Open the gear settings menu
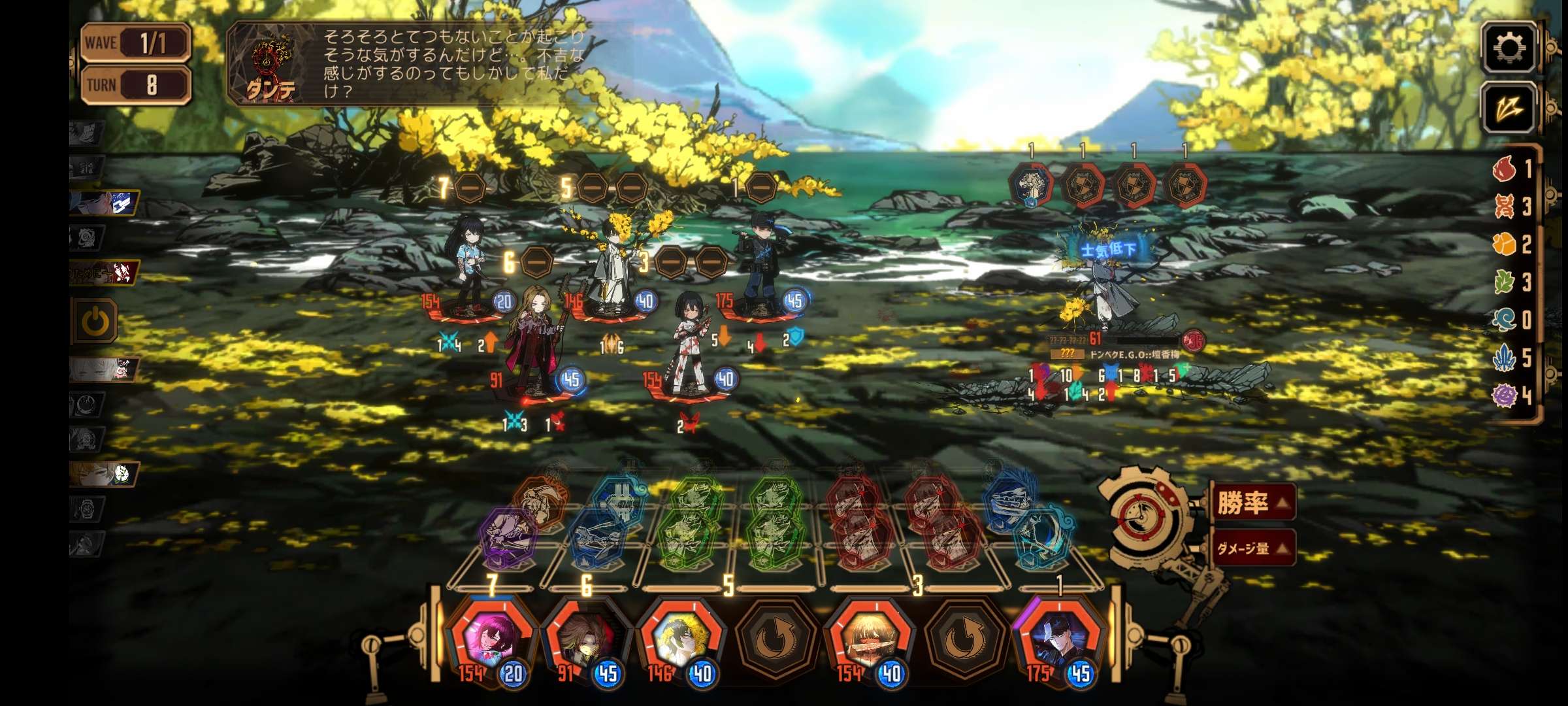 pos(1508,47)
